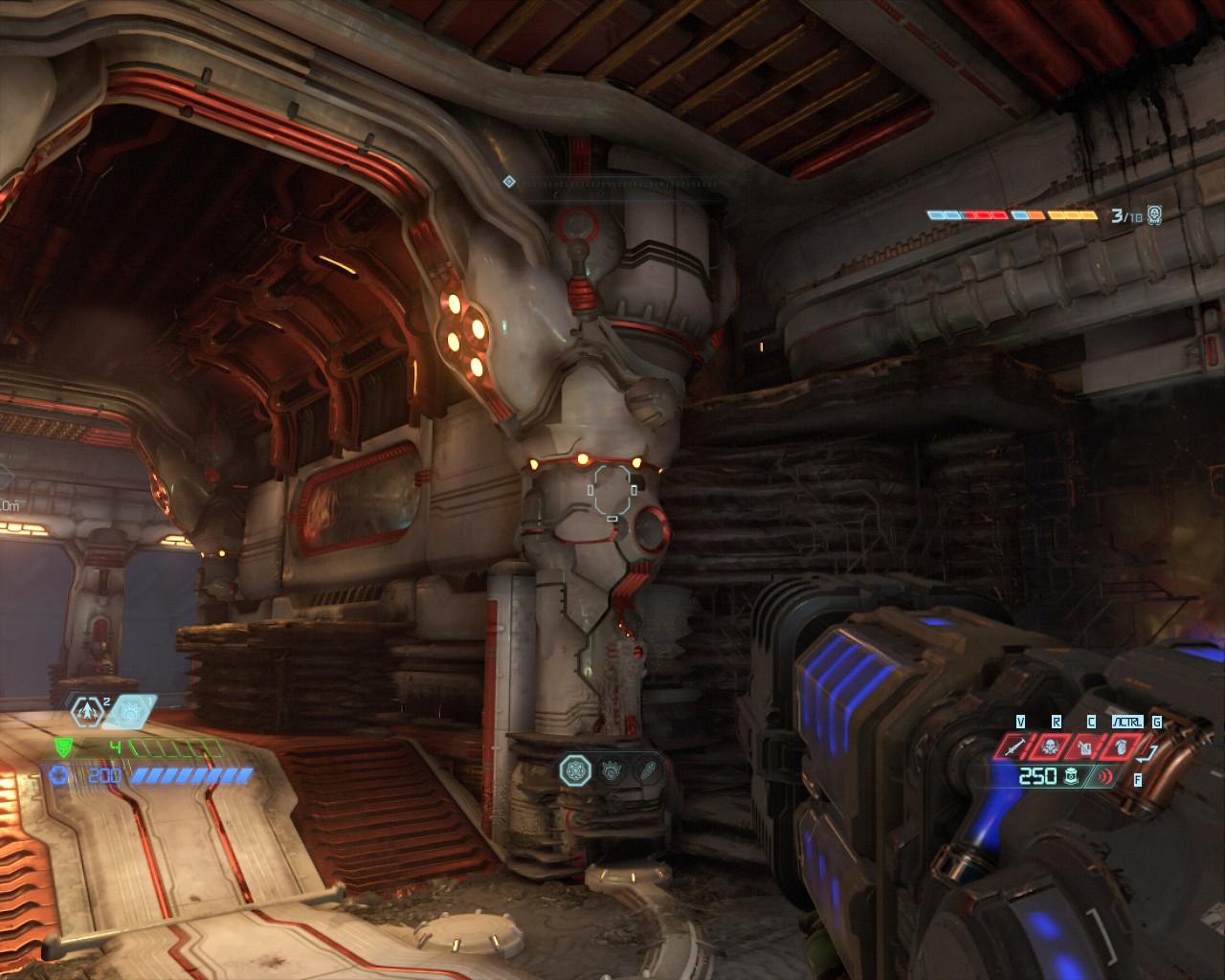The width and height of the screenshot is (1225, 980).
Task: Click the dash arrow ability icon
Action: tap(88, 711)
